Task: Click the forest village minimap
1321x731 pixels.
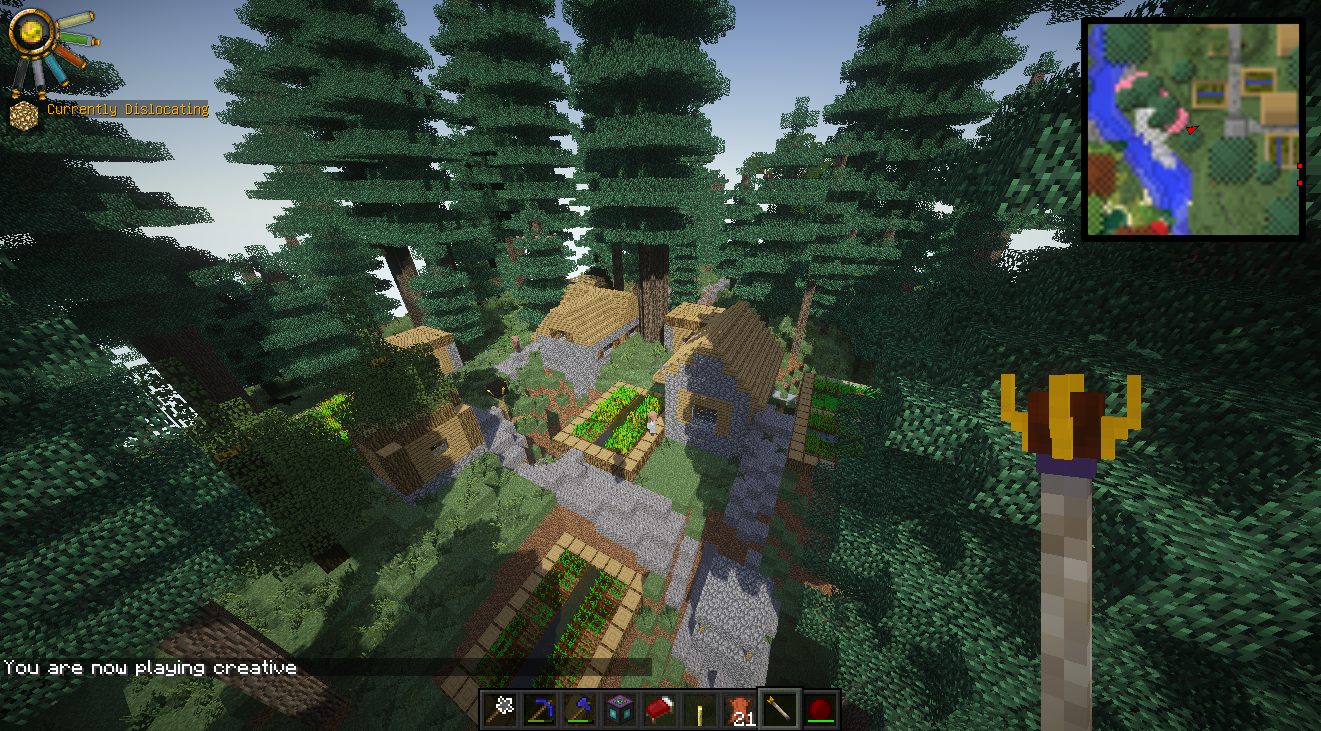Action: (x=1194, y=130)
